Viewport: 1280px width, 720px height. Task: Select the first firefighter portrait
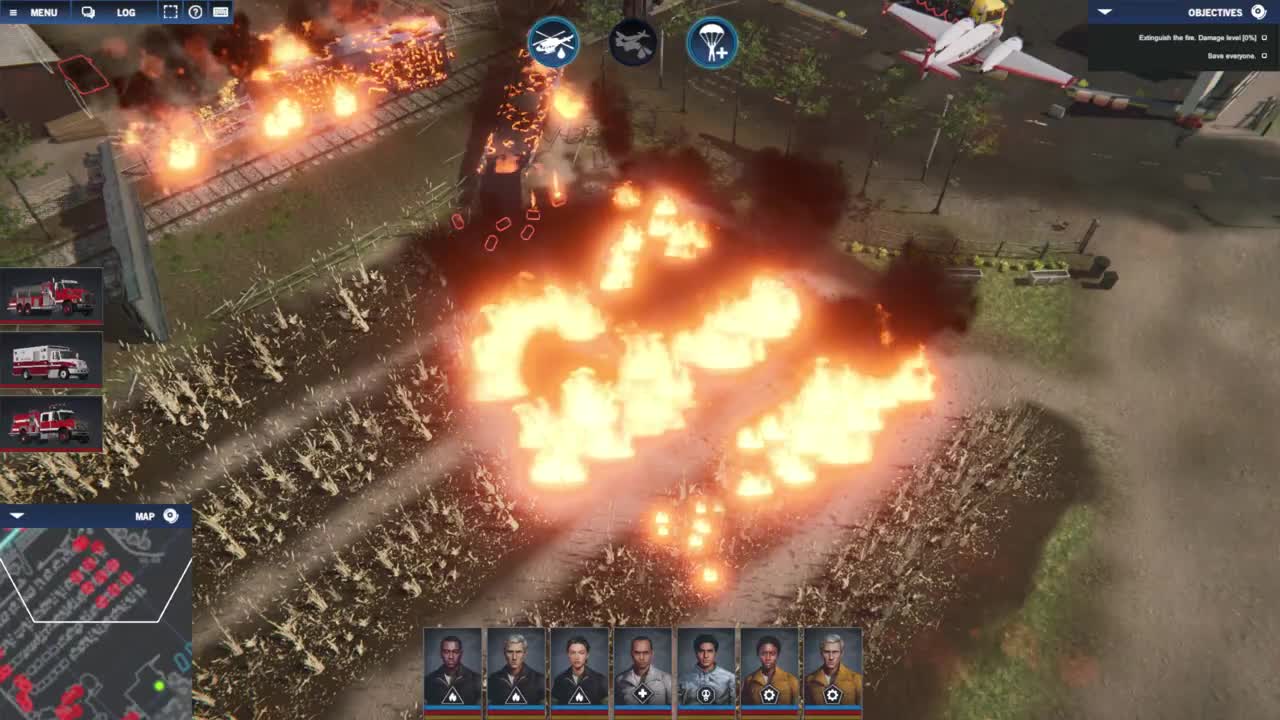tap(452, 668)
